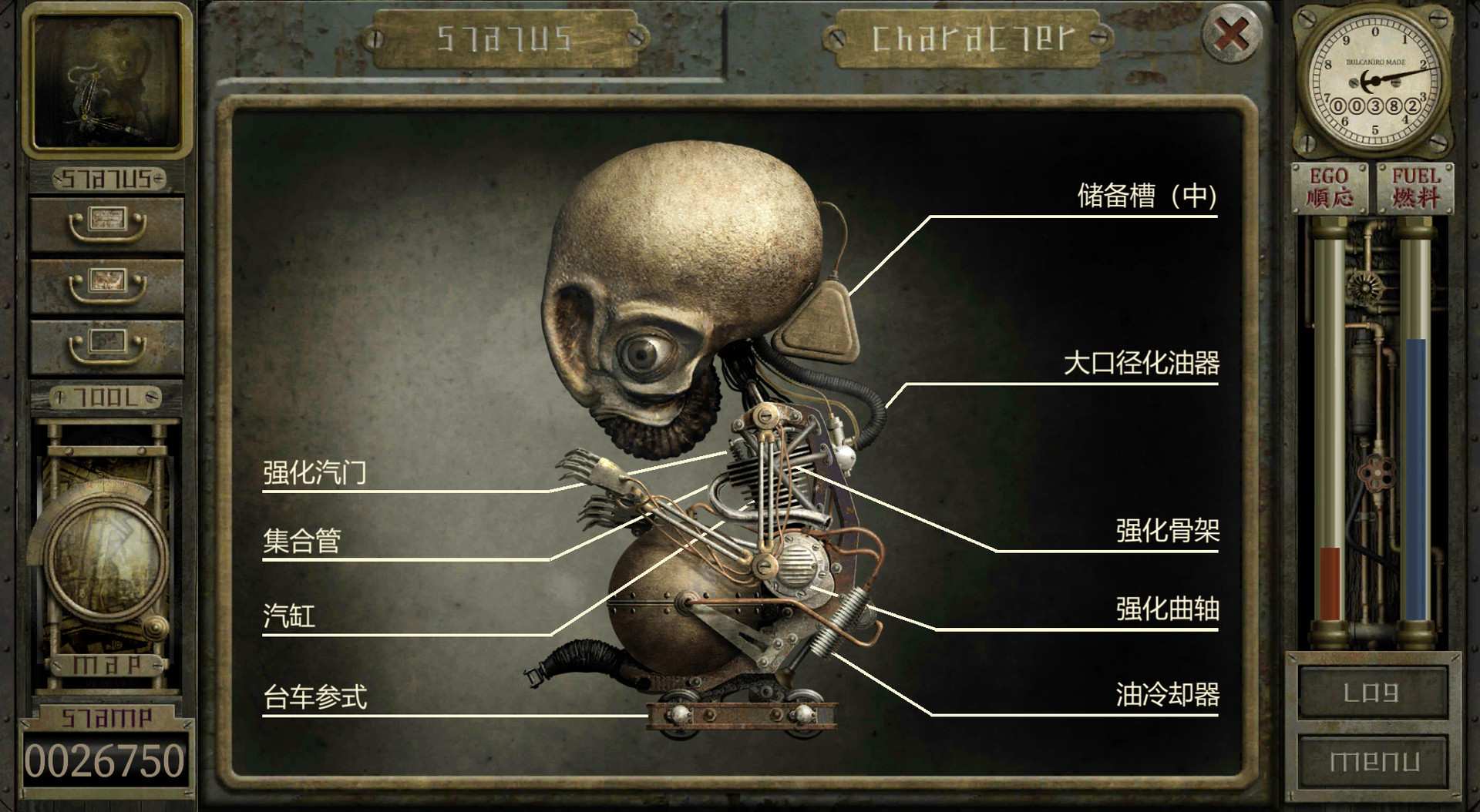This screenshot has width=1480, height=812.
Task: Switch to the STATUS tab
Action: 505,37
